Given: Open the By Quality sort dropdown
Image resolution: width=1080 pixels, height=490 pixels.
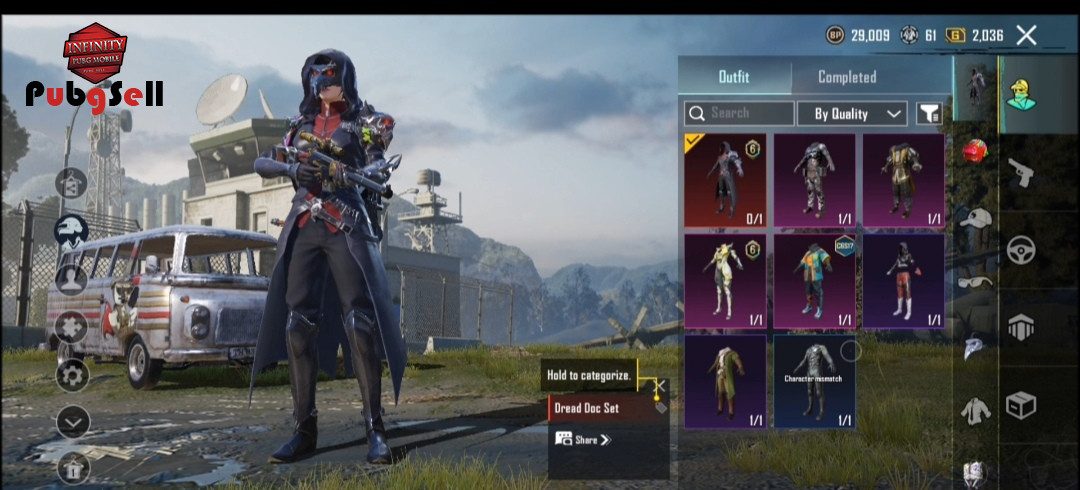Looking at the screenshot, I should pos(851,113).
